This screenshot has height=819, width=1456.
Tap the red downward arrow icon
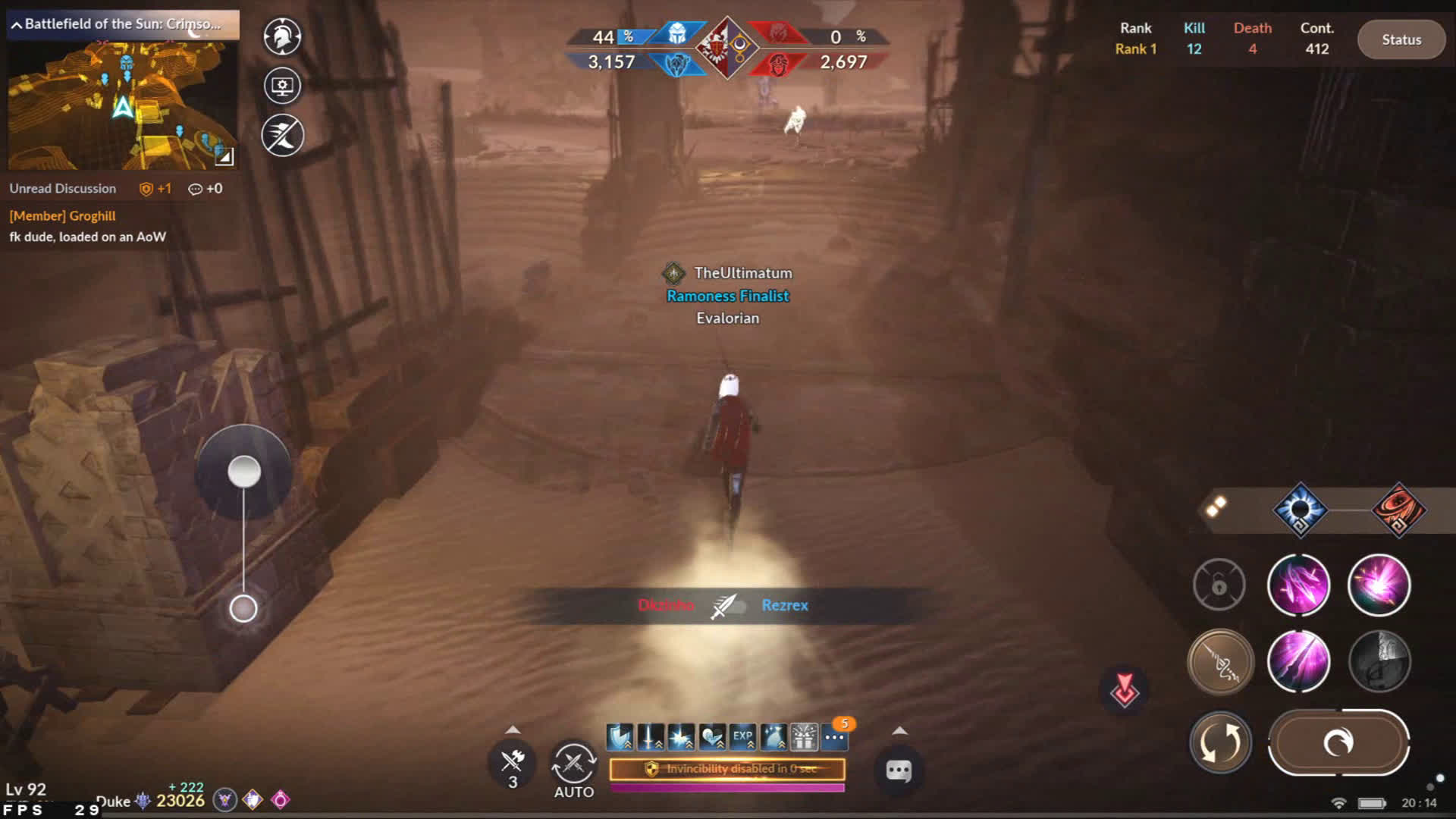pos(1124,689)
